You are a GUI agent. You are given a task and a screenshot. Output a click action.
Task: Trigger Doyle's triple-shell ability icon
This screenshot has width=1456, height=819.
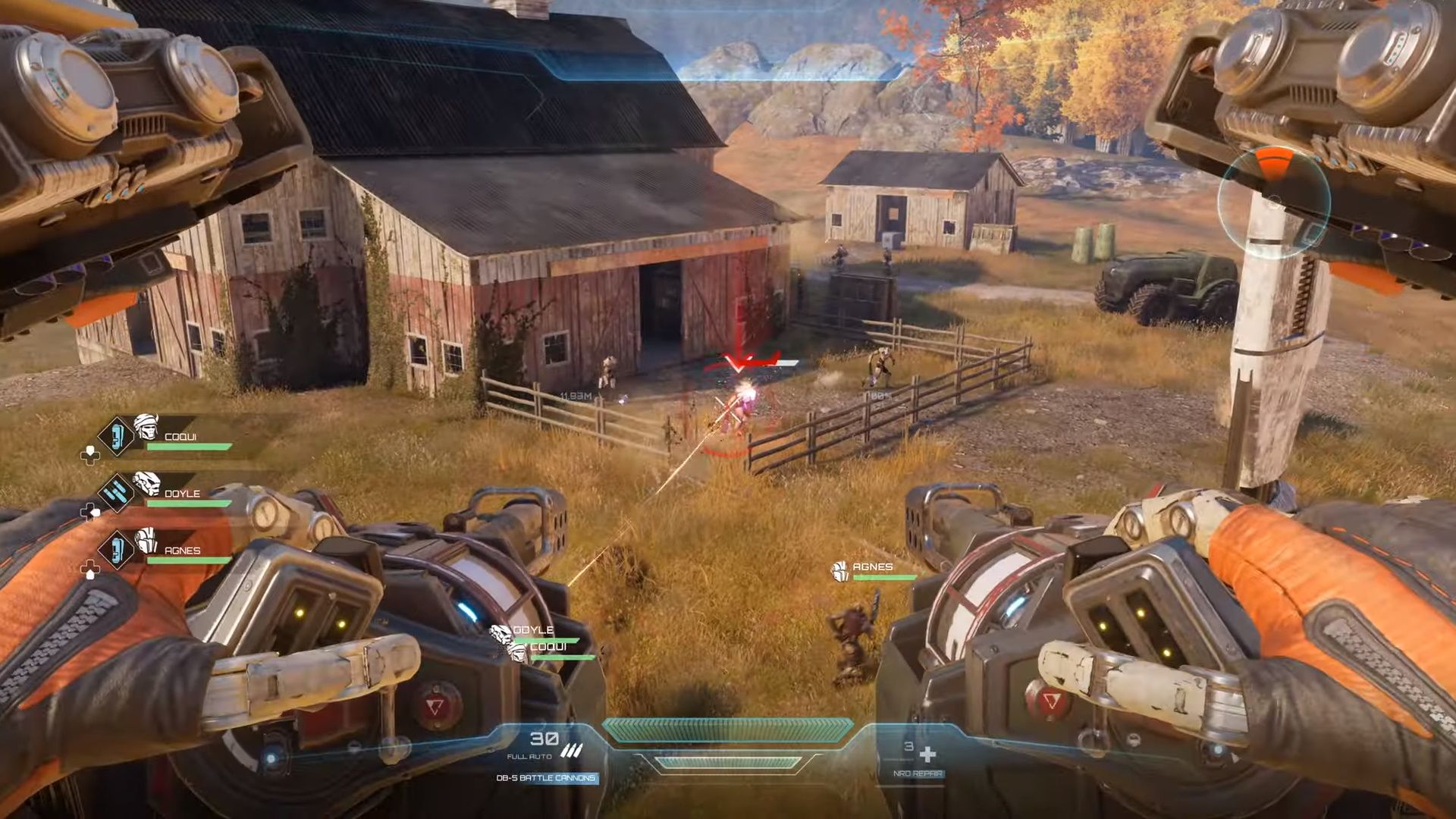(117, 493)
